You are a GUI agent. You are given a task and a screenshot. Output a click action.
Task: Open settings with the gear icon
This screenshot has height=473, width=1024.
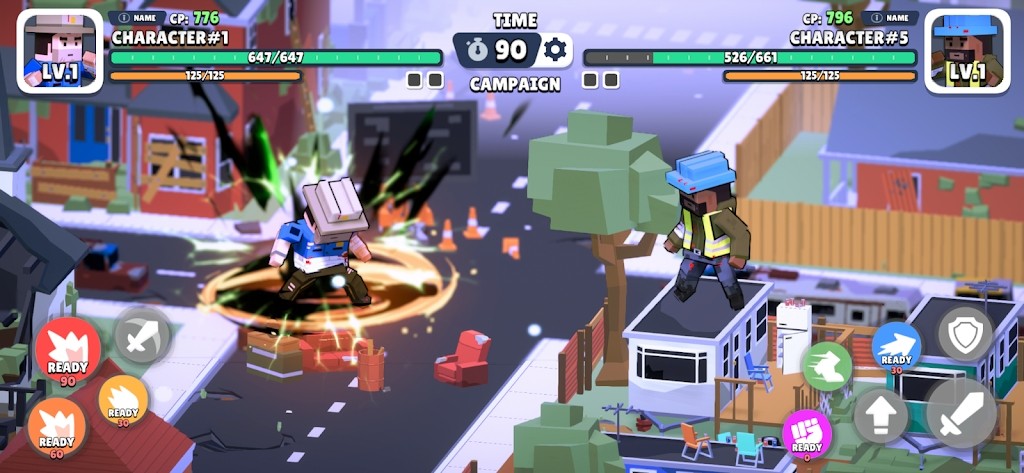coord(555,49)
